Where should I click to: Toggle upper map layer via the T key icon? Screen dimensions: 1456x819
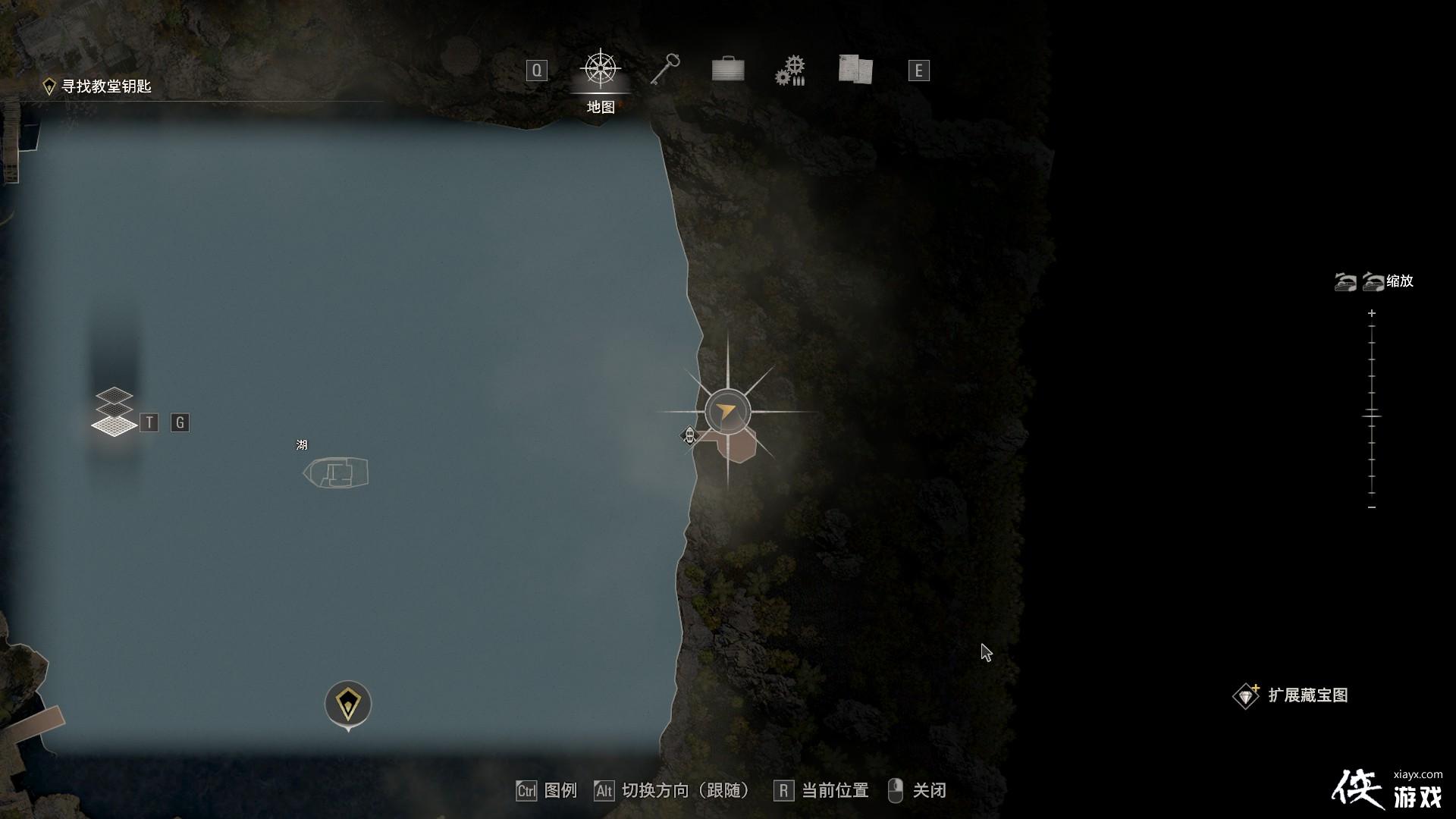click(x=149, y=422)
